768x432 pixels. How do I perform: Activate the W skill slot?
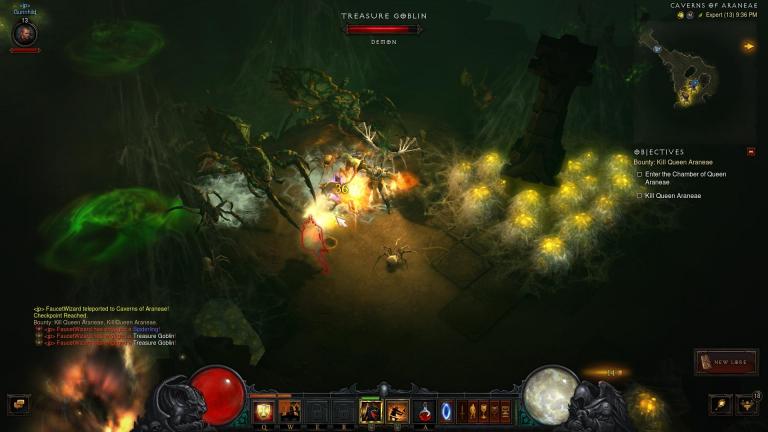291,411
